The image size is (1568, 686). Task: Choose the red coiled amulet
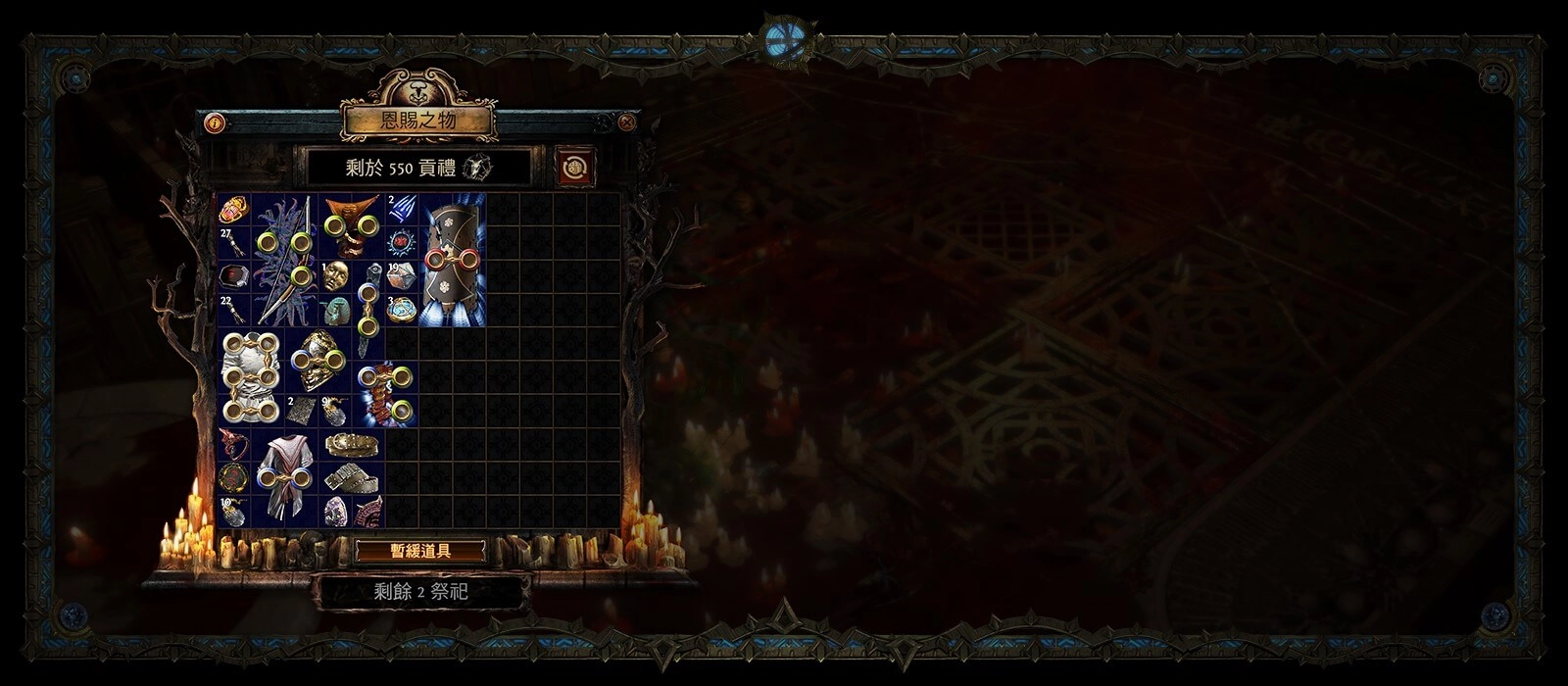click(x=233, y=445)
